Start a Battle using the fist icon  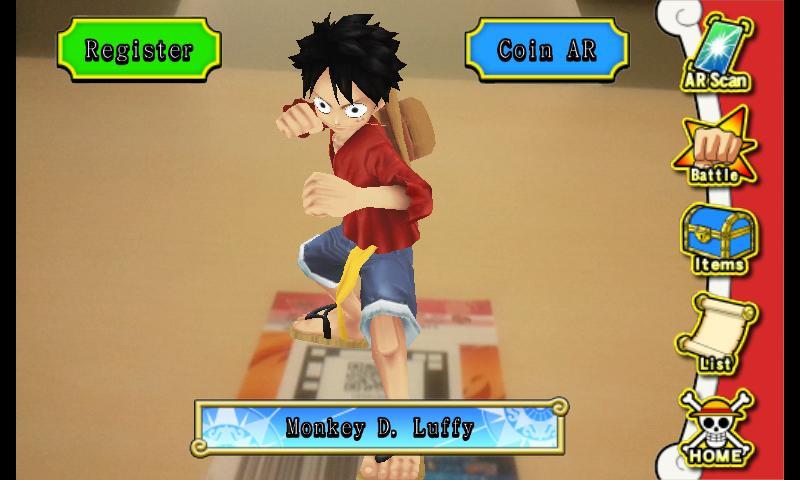(x=716, y=150)
